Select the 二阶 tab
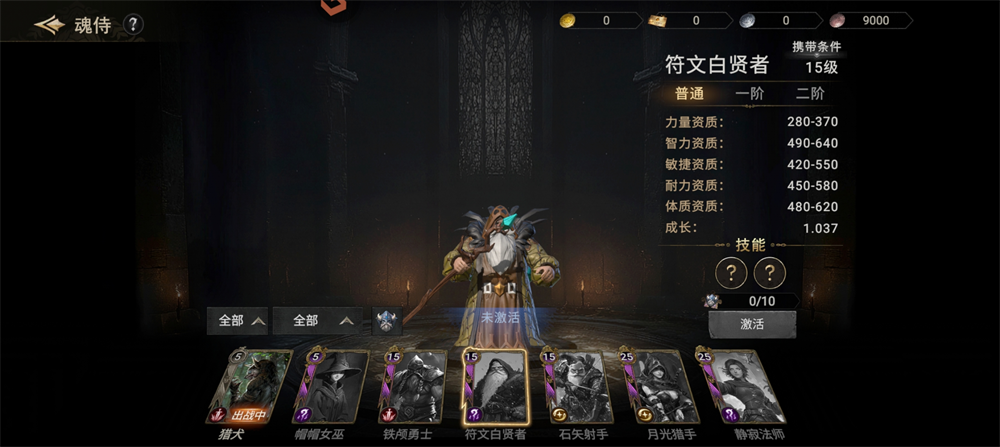The height and width of the screenshot is (447, 1000). tap(810, 94)
